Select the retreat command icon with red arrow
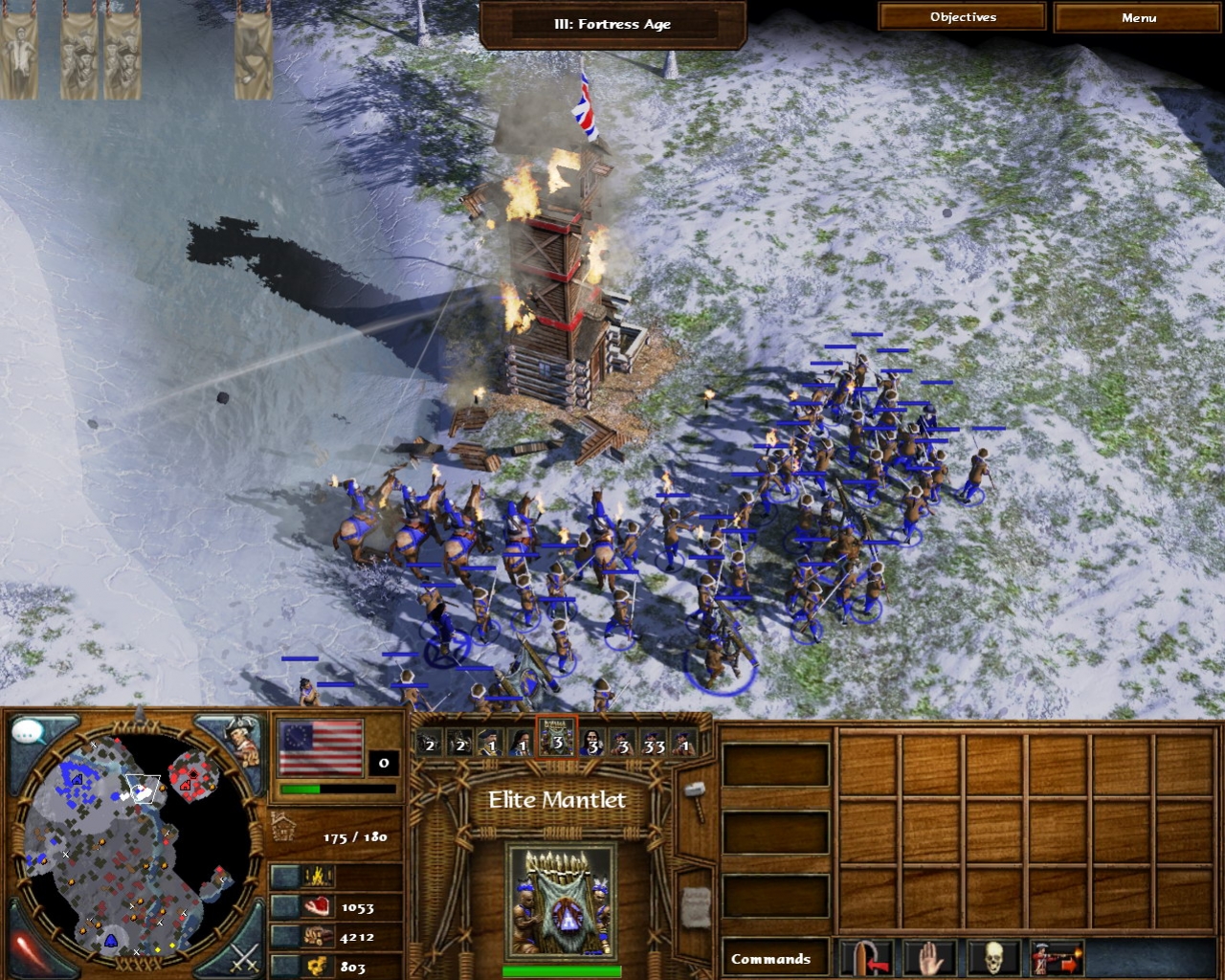Viewport: 1225px width, 980px height. point(867,957)
